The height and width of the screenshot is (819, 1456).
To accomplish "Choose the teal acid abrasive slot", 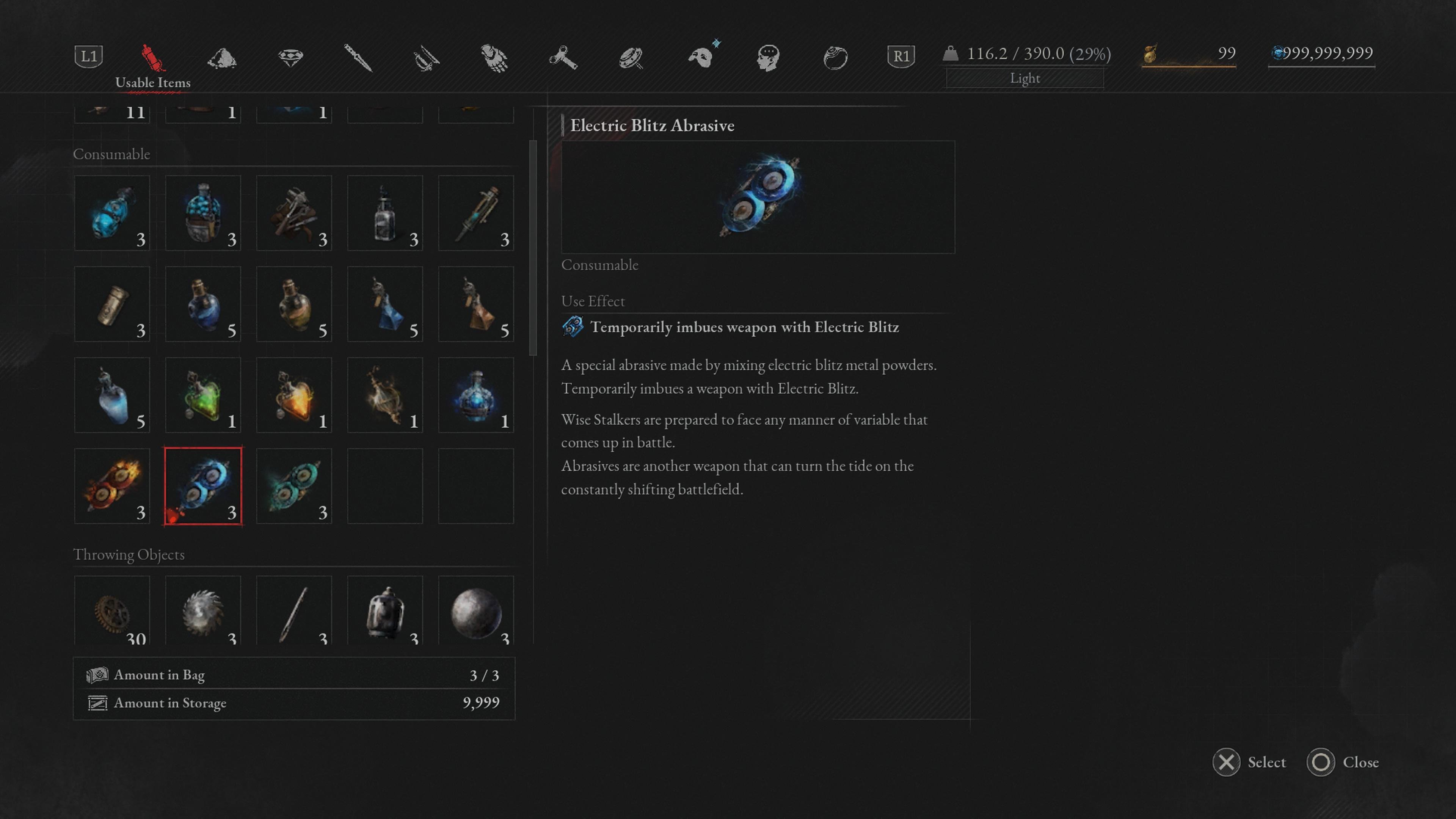I will pyautogui.click(x=294, y=486).
